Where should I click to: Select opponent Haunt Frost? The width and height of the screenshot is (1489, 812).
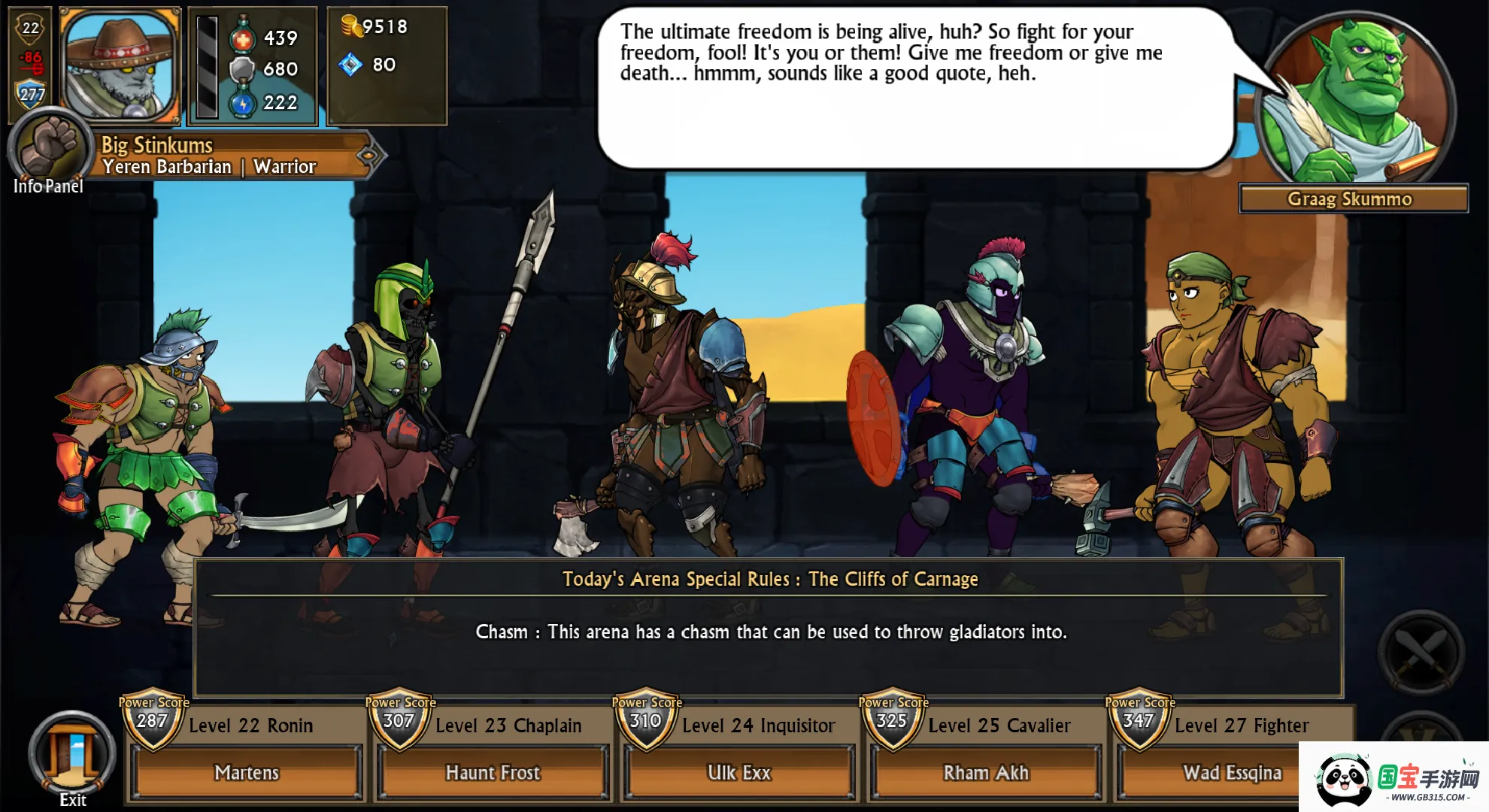(493, 772)
